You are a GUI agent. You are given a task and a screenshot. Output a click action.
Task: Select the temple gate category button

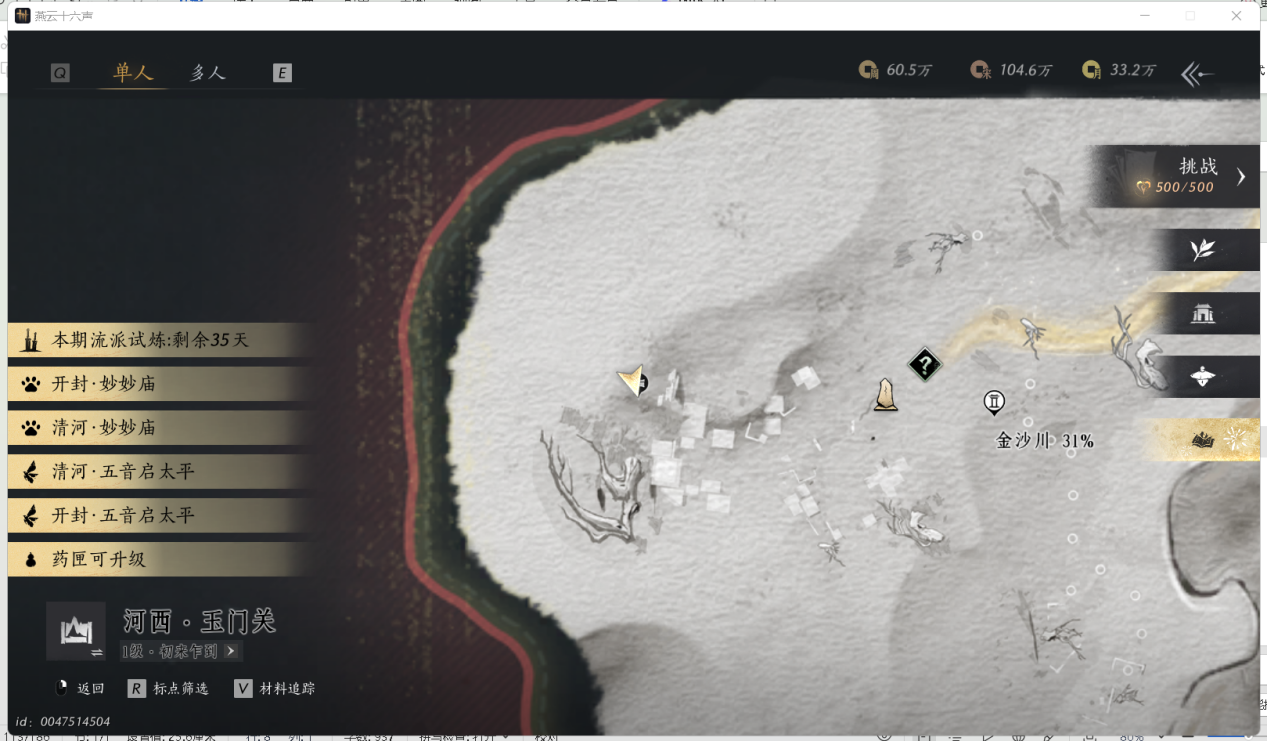(x=1203, y=314)
